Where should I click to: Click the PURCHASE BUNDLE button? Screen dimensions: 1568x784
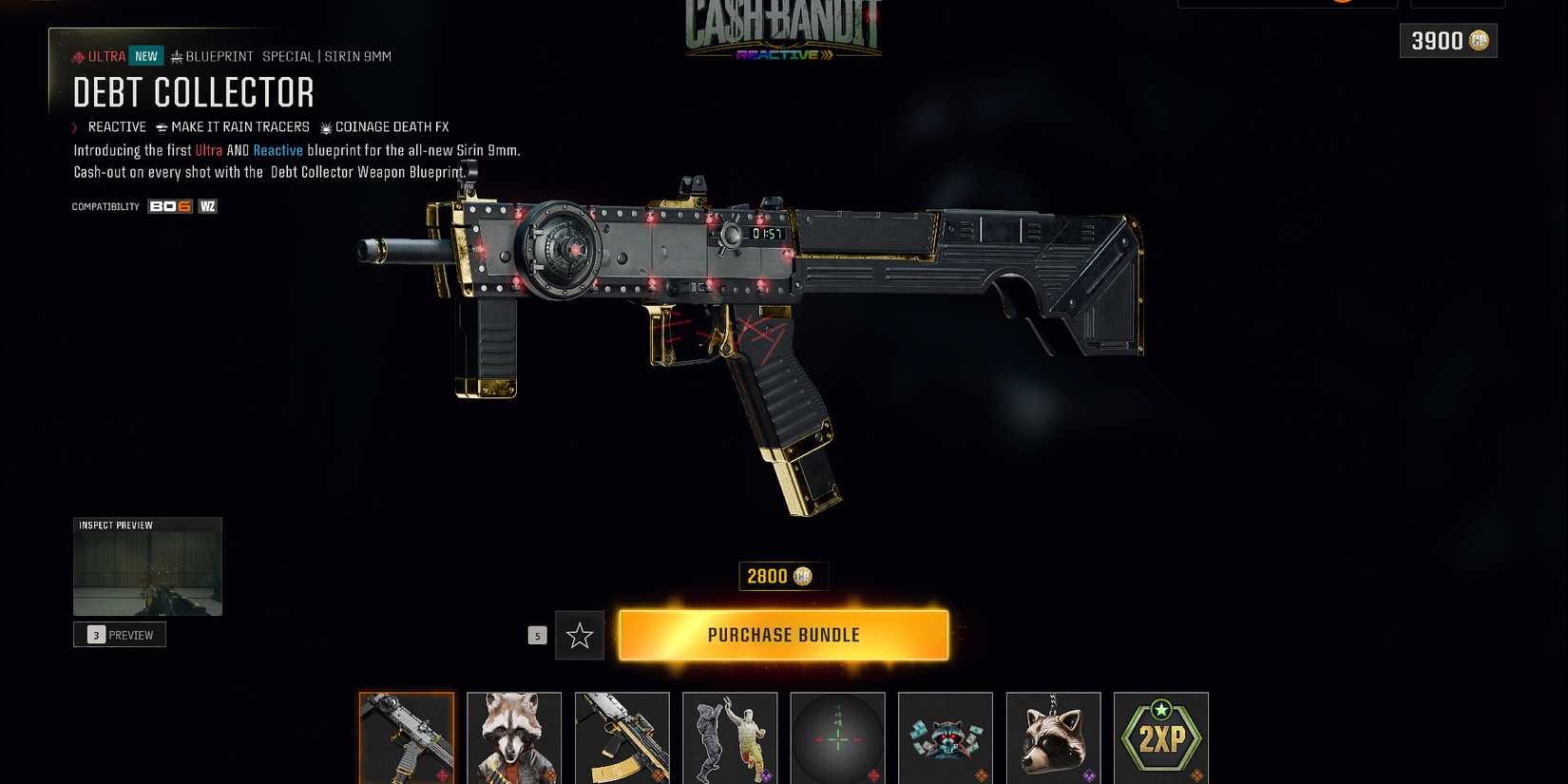(783, 635)
